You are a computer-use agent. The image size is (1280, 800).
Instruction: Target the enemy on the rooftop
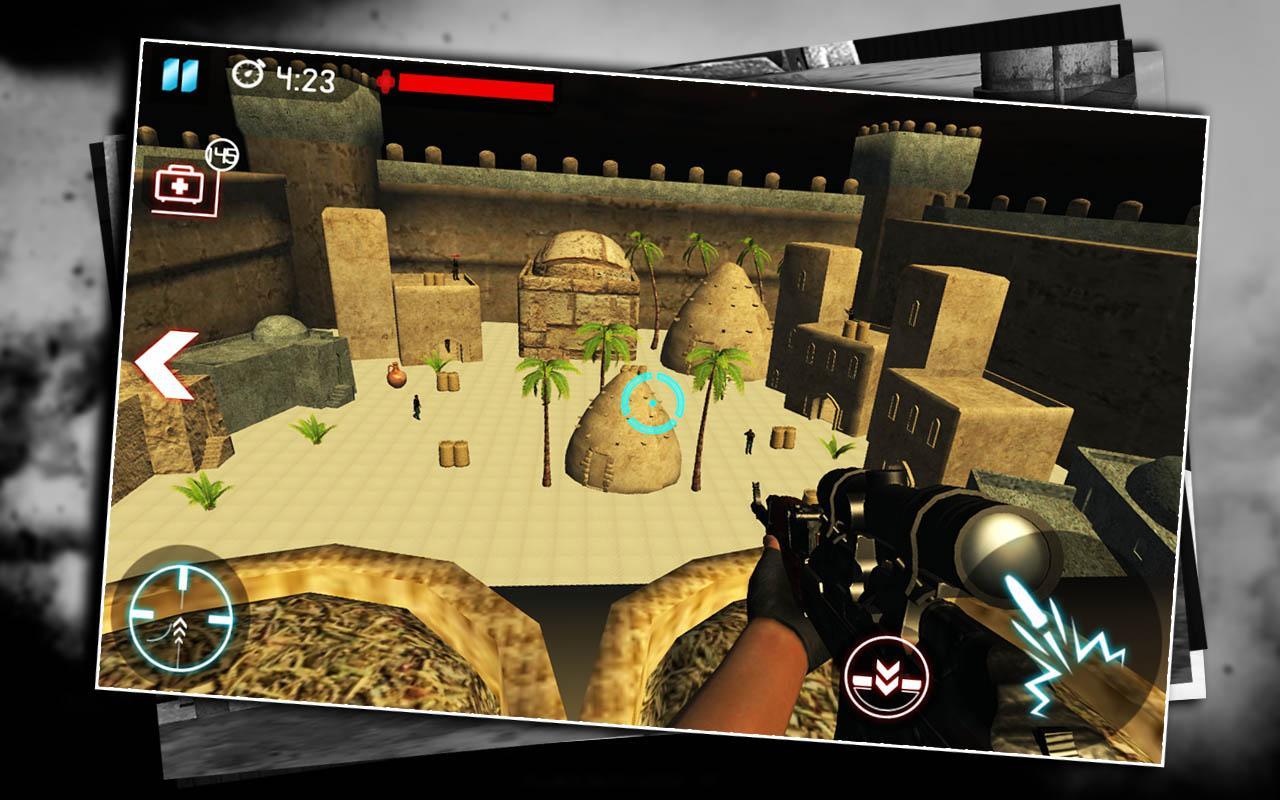click(454, 268)
